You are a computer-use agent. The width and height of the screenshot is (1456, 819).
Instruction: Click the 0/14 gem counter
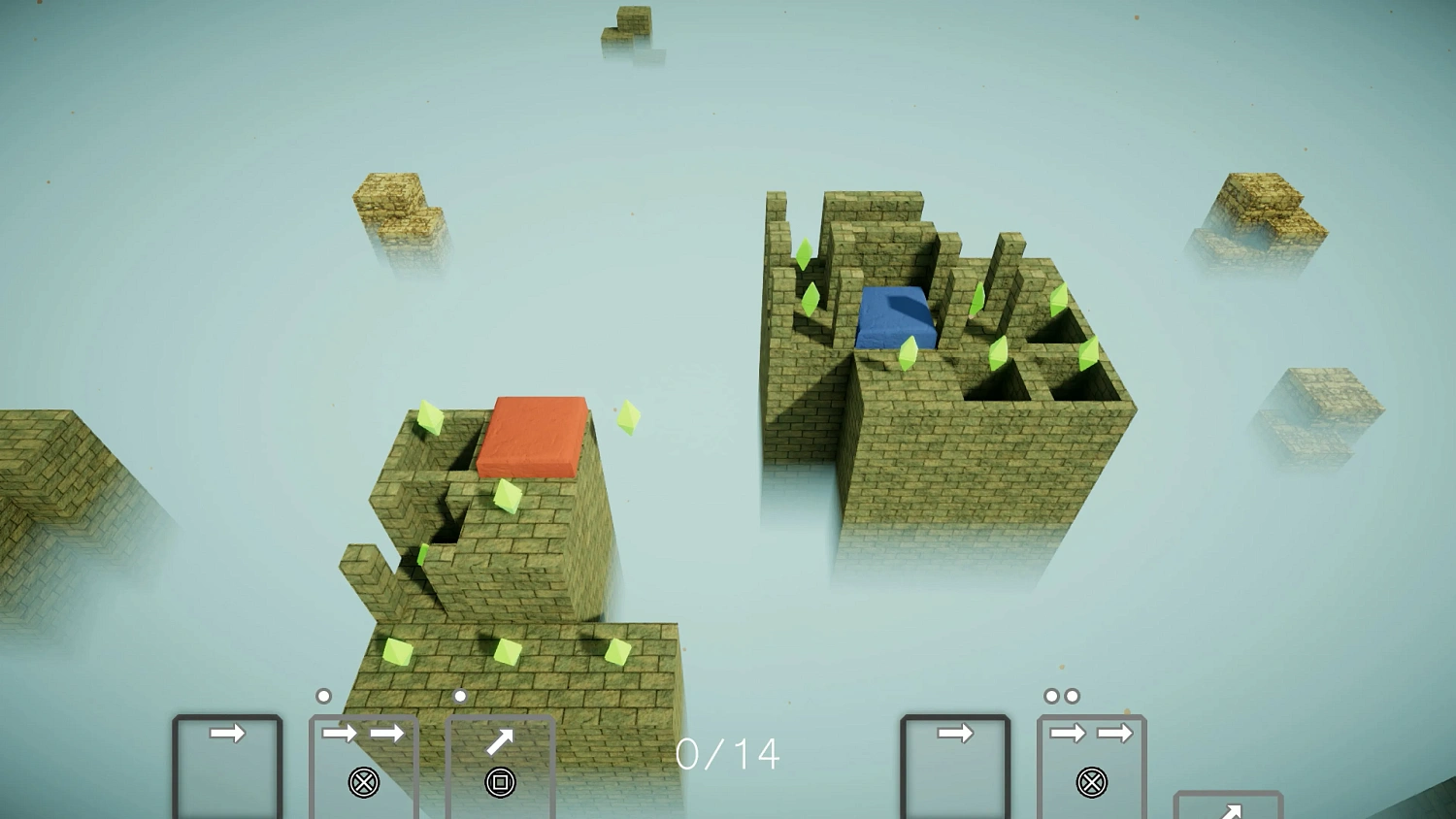click(728, 752)
